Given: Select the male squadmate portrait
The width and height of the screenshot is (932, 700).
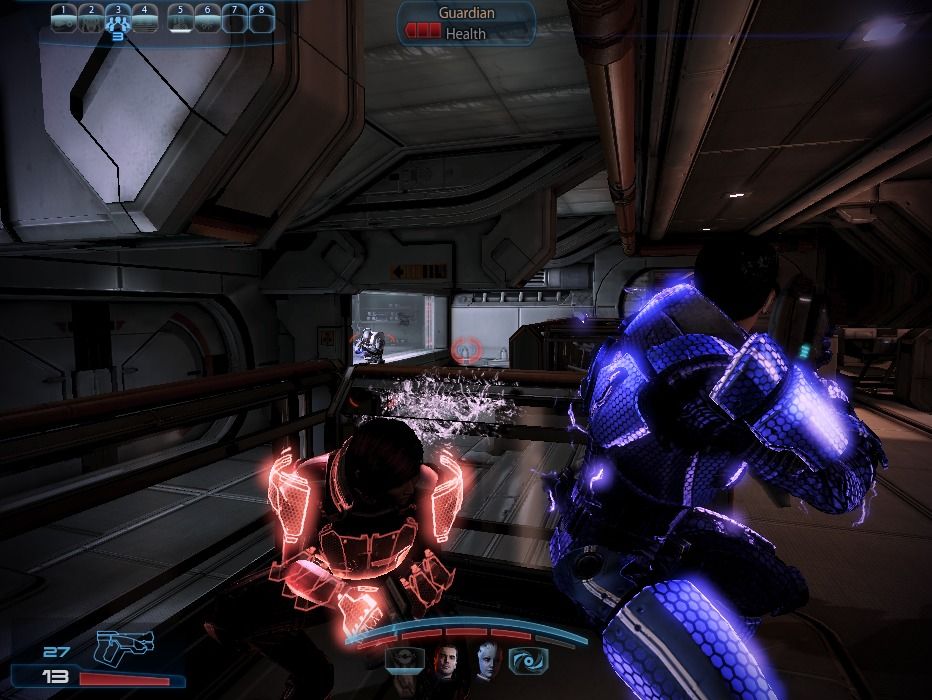Looking at the screenshot, I should [446, 660].
